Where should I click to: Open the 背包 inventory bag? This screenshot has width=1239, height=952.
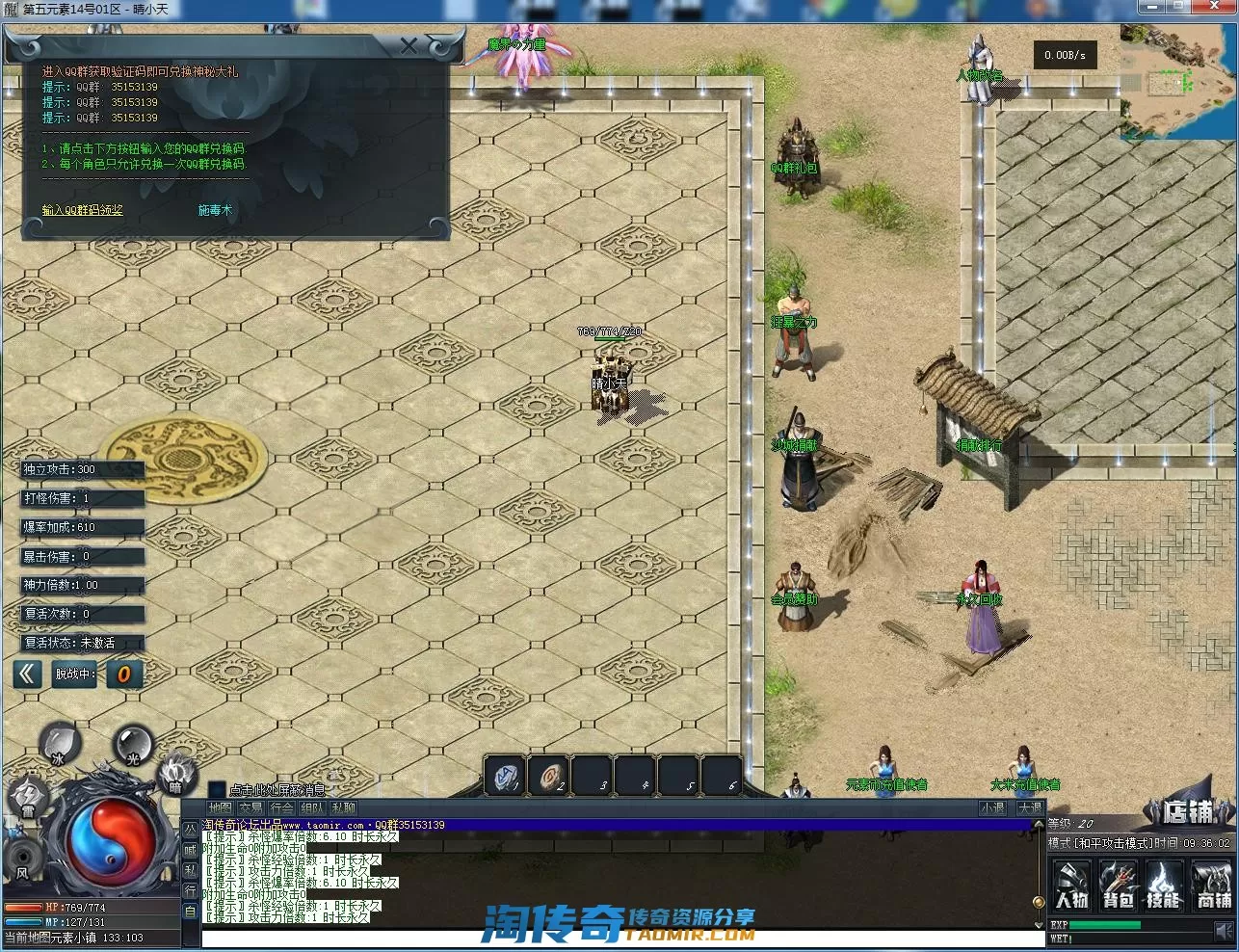pyautogui.click(x=1118, y=886)
